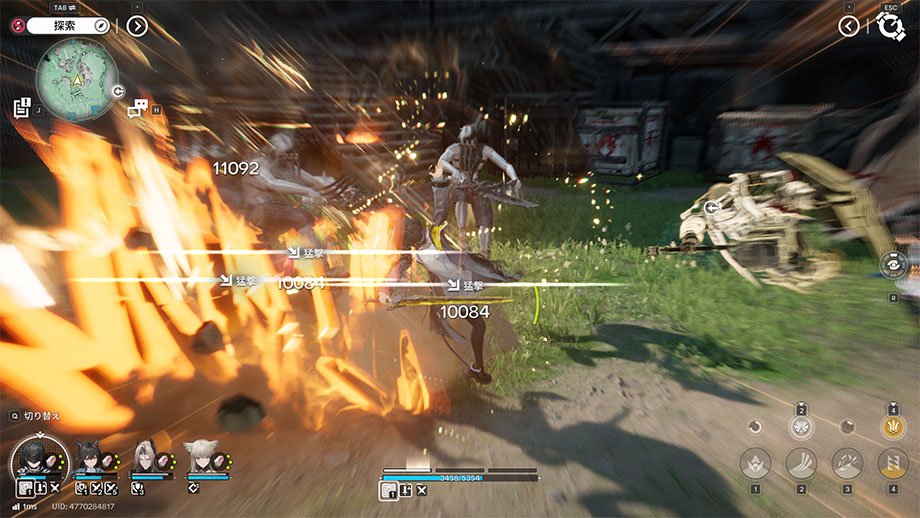Switch to the white cat-eared character portrait
920x518 pixels.
[x=199, y=460]
